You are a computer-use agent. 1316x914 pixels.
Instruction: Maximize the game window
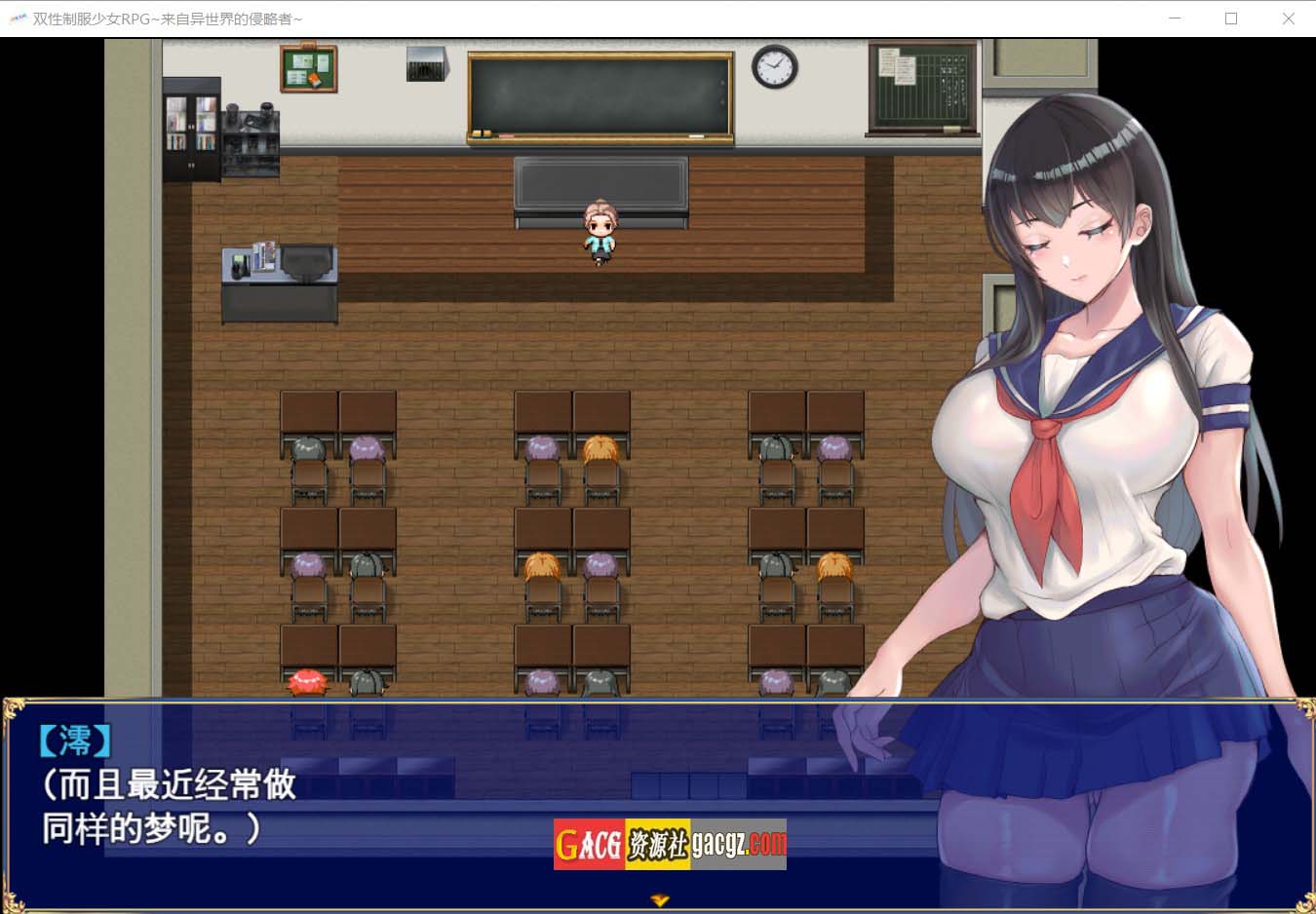click(x=1231, y=19)
